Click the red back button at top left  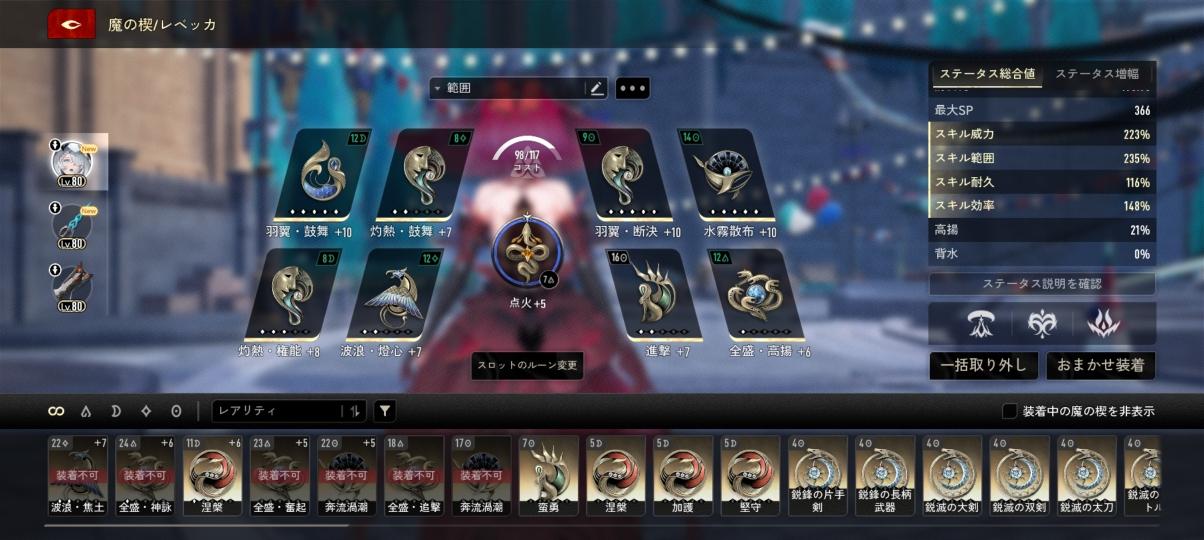[x=71, y=24]
